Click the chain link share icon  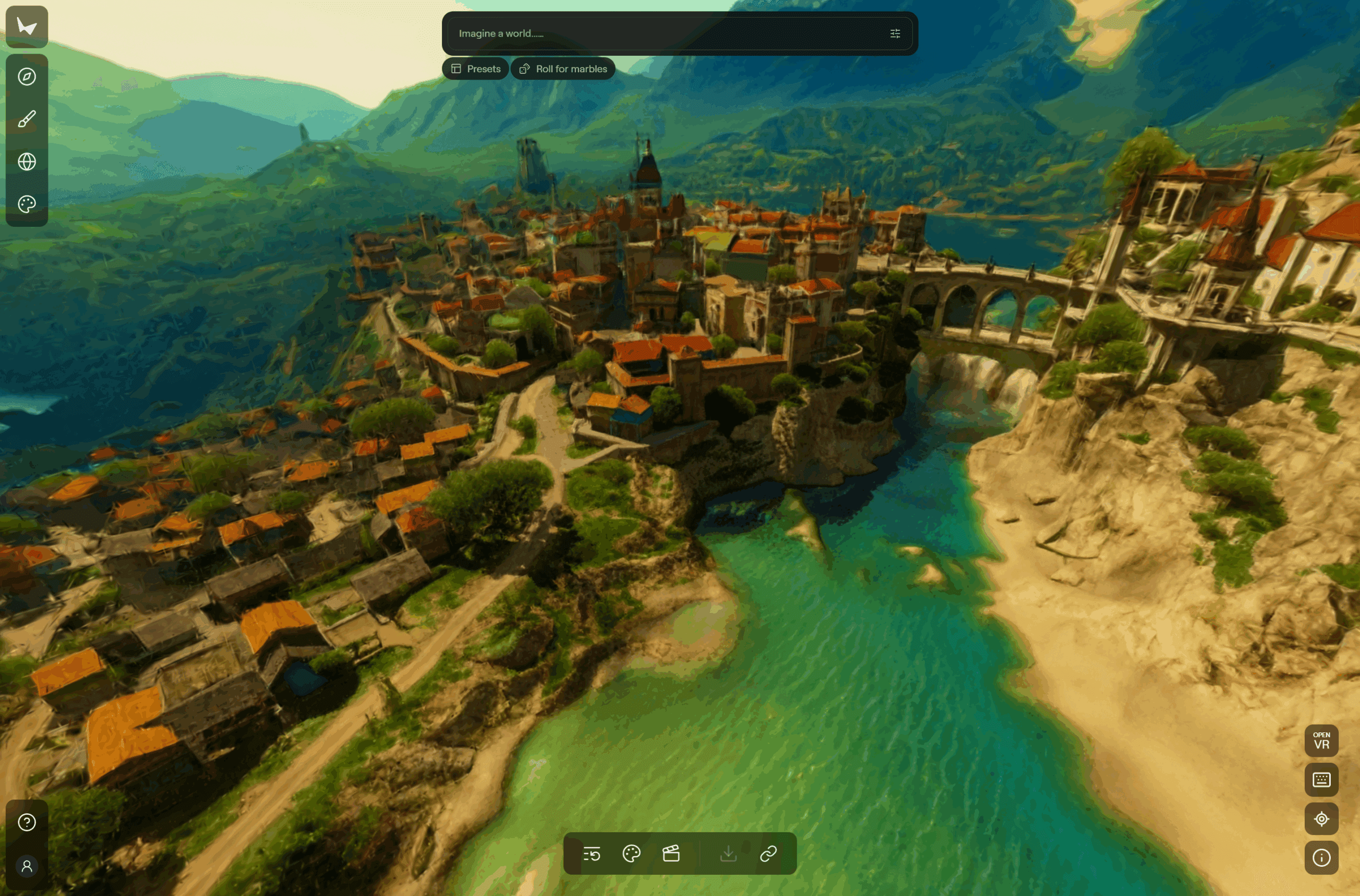(x=769, y=854)
